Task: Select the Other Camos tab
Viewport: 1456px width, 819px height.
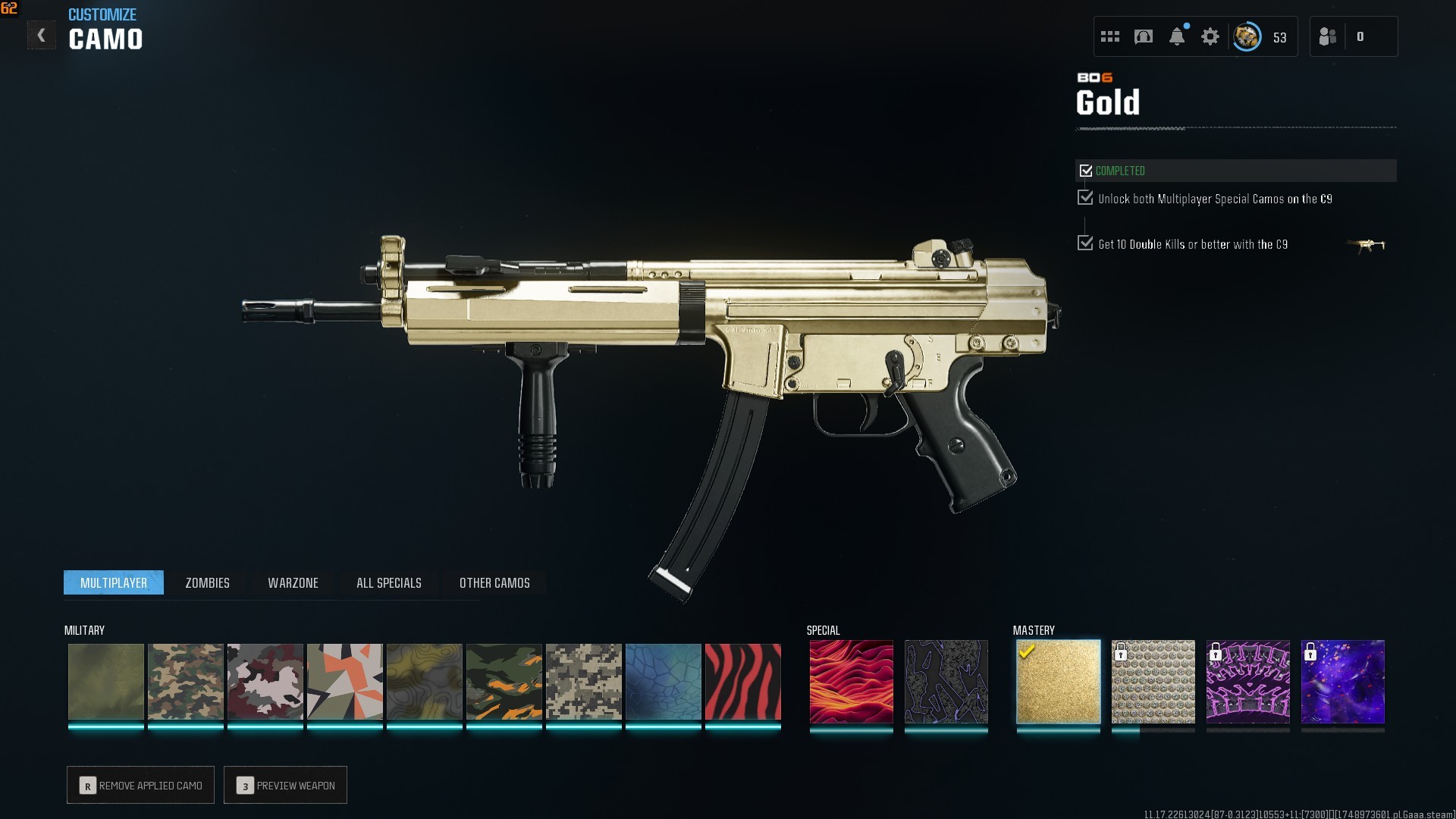Action: click(x=494, y=582)
